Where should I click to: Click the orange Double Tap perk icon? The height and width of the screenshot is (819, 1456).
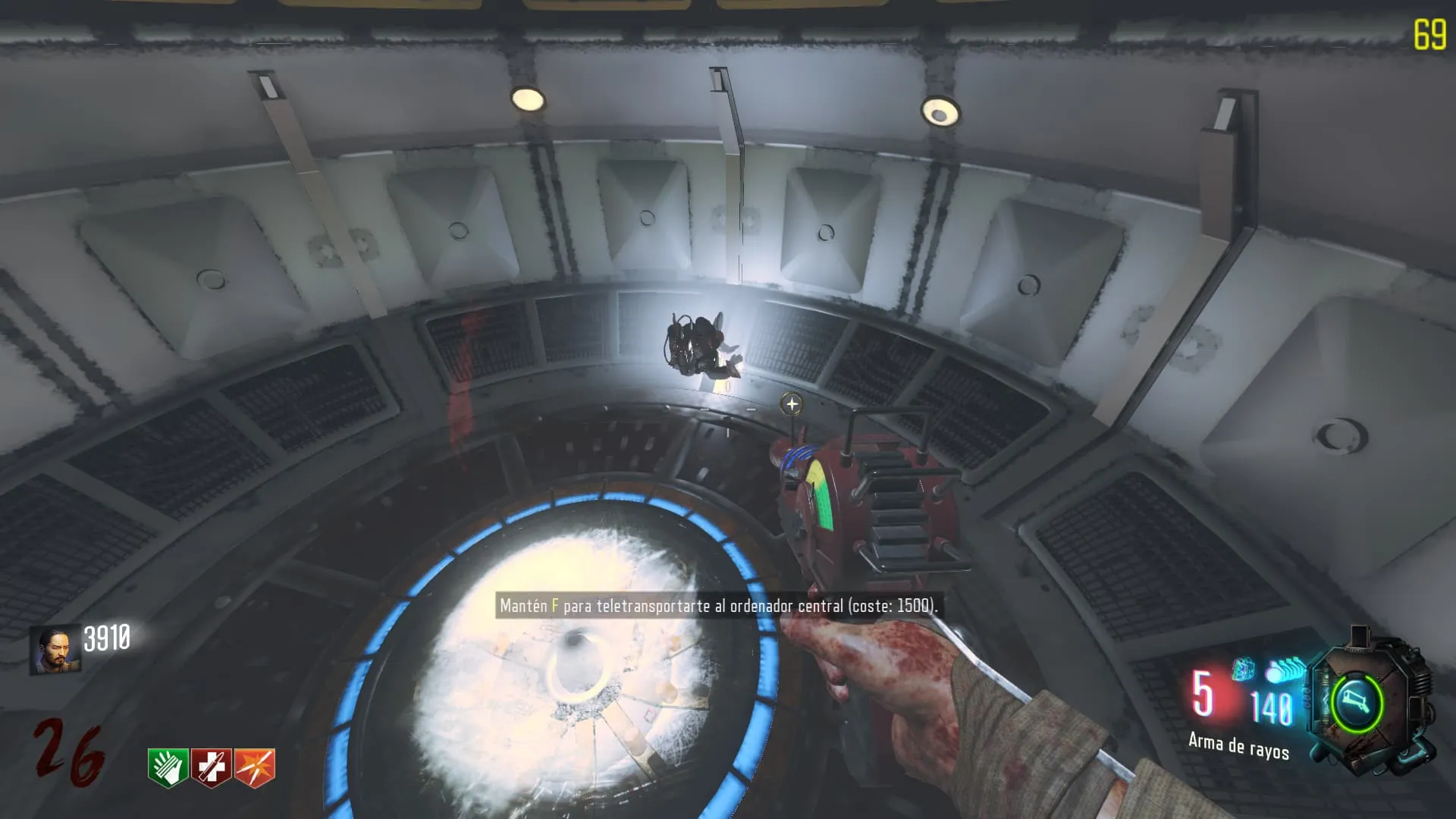coord(255,767)
